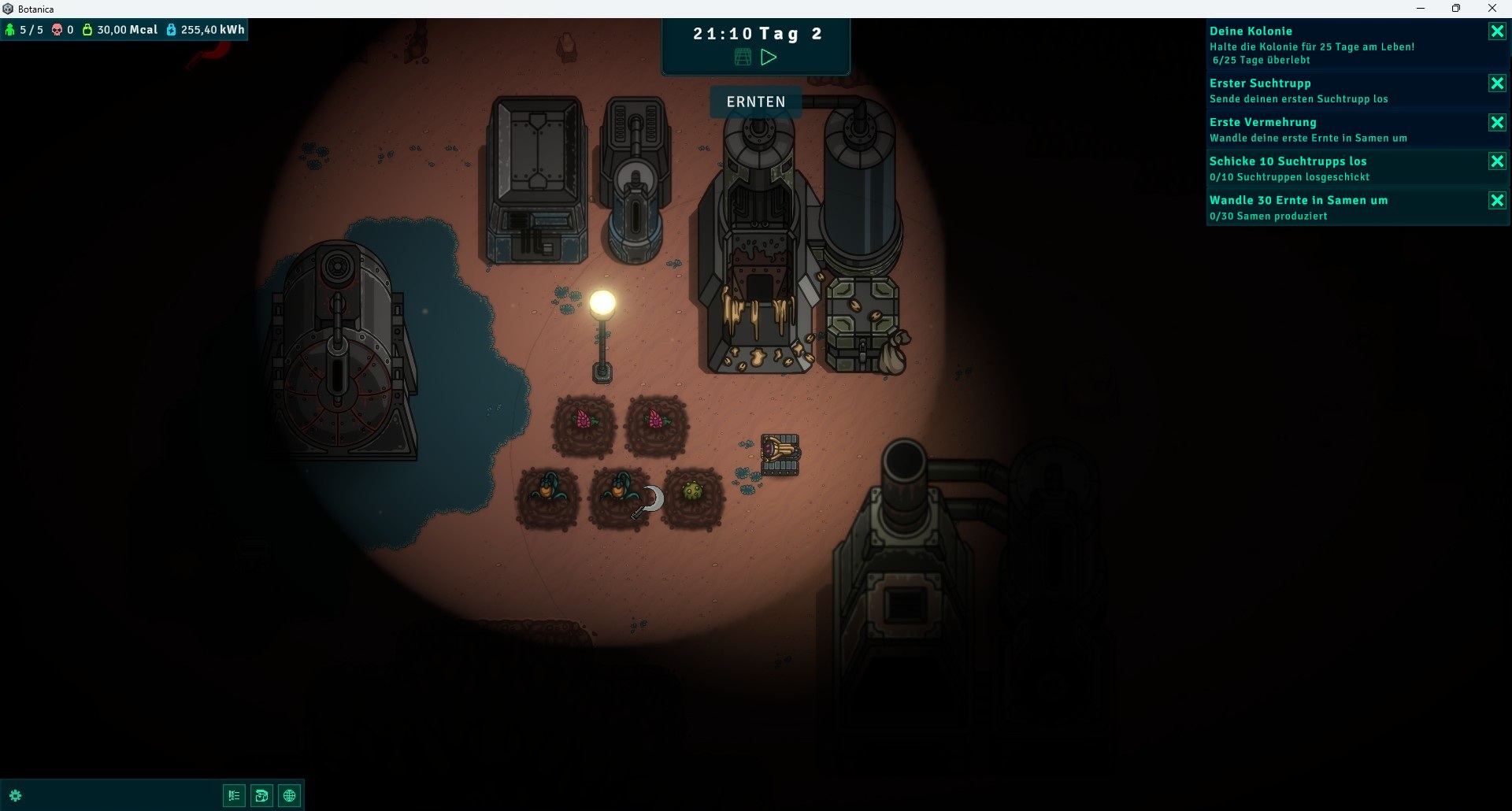The height and width of the screenshot is (811, 1512).
Task: Dismiss the 'Erste Vermehrung' objective
Action: tap(1497, 123)
